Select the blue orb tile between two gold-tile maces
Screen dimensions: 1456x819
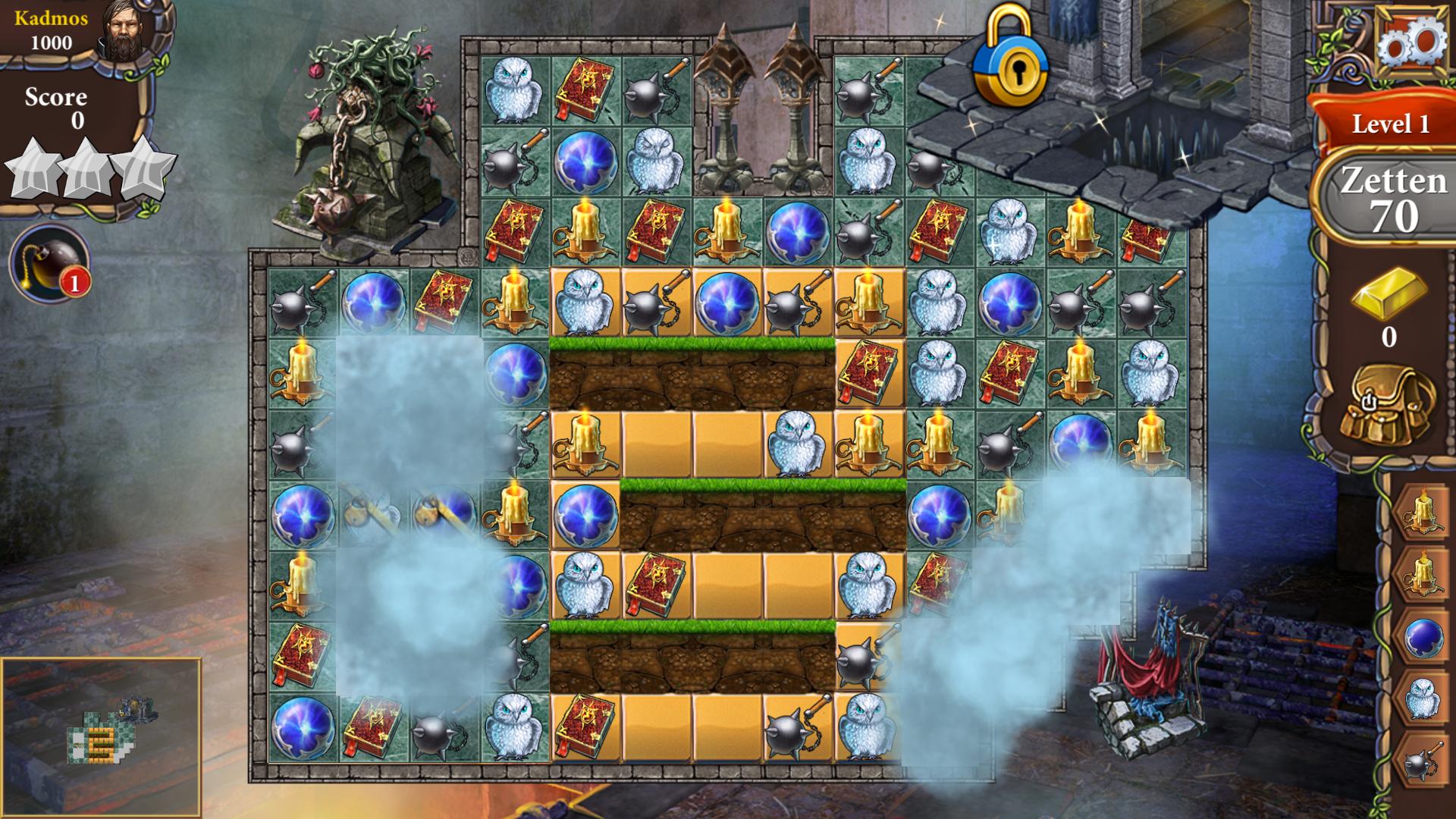point(726,303)
